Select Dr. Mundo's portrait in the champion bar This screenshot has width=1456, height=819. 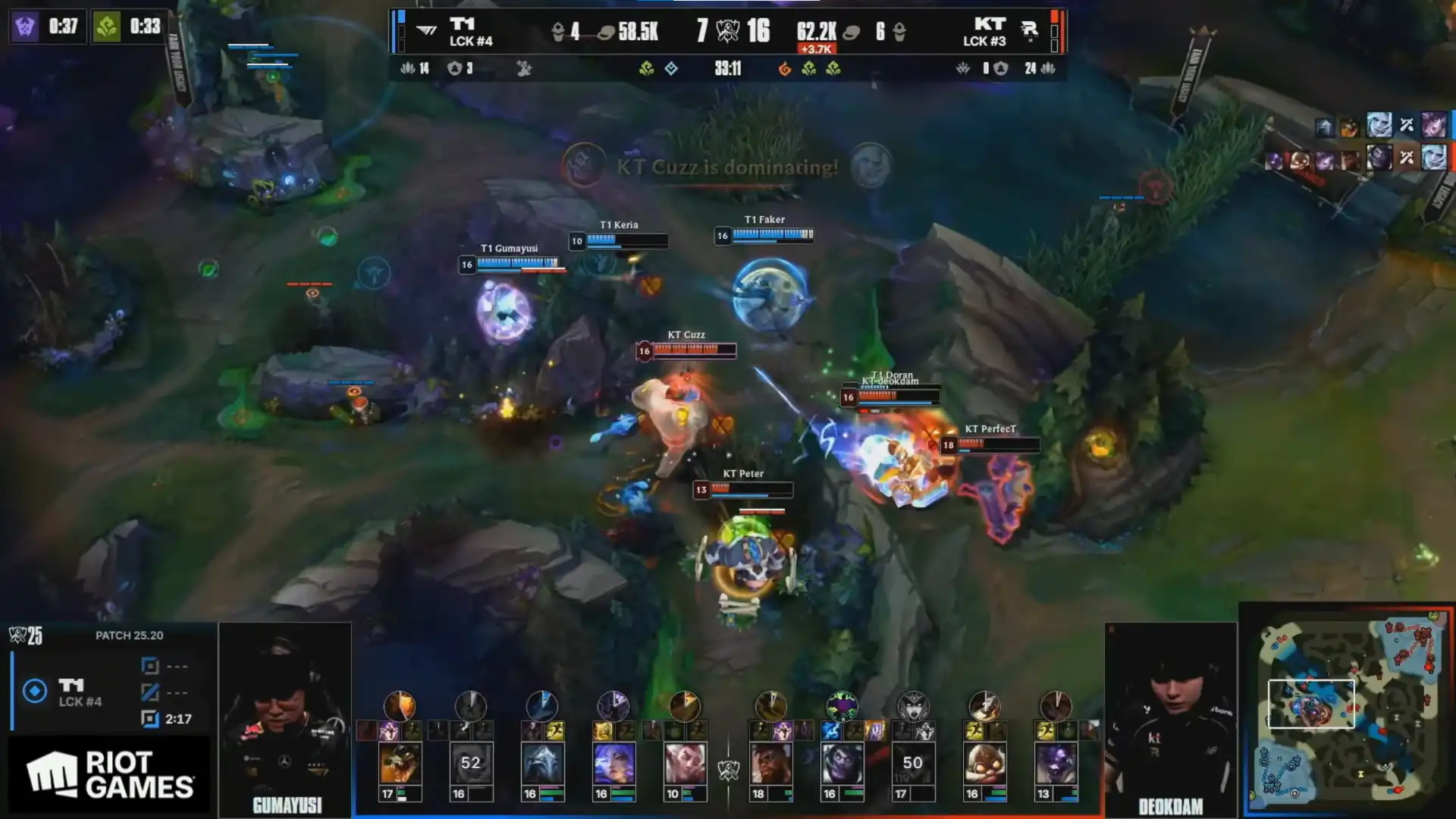click(x=842, y=762)
